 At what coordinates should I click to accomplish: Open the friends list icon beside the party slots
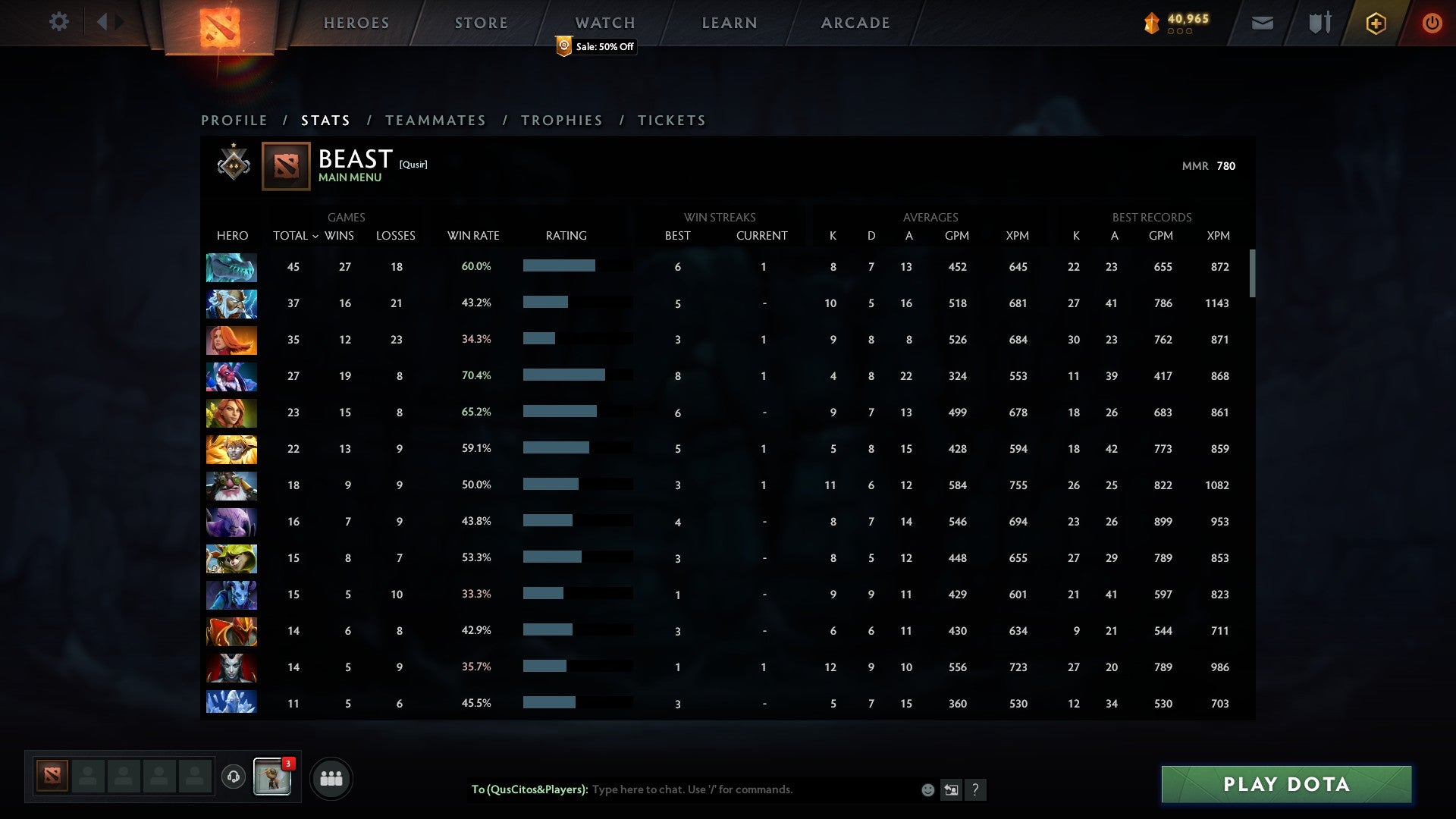click(x=331, y=777)
